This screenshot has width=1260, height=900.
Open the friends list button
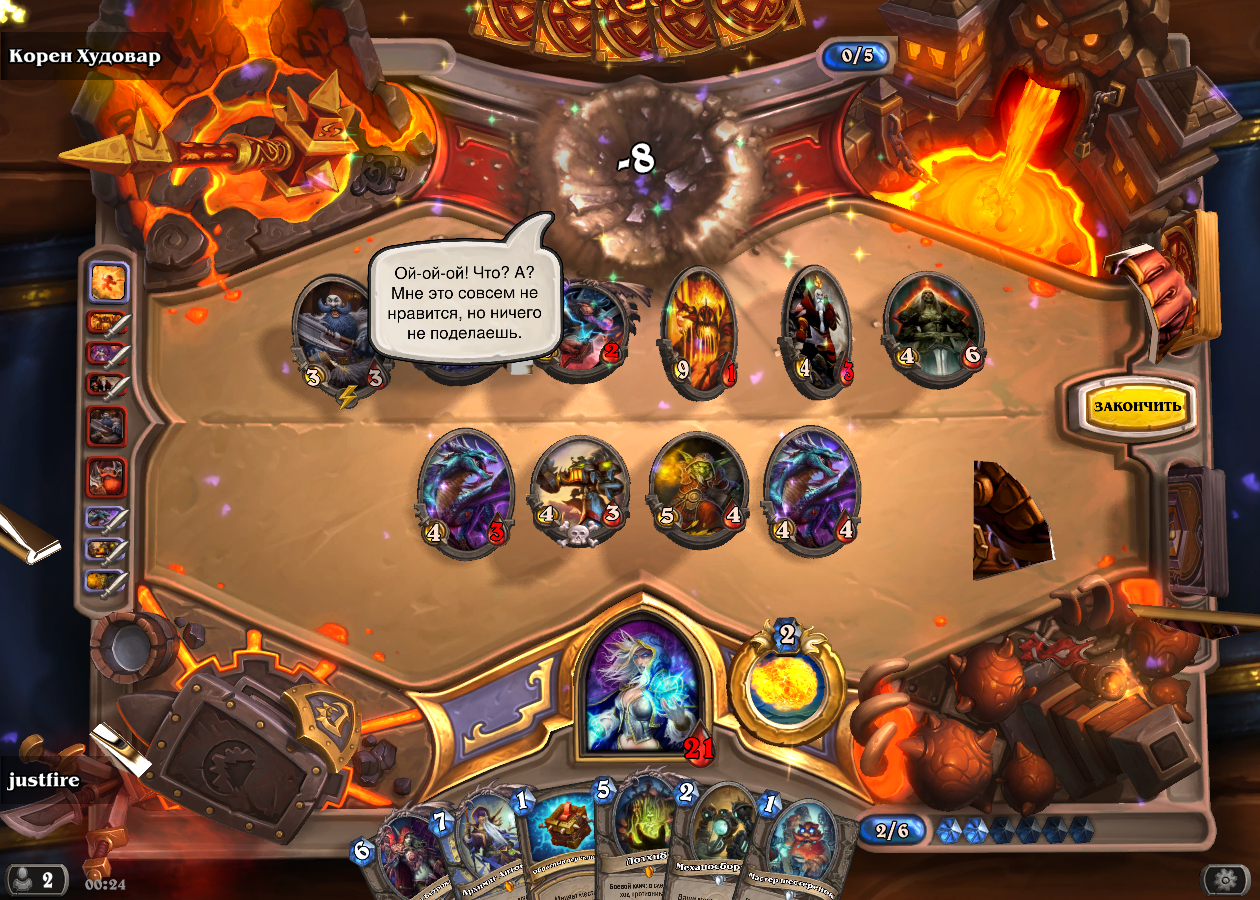(36, 880)
